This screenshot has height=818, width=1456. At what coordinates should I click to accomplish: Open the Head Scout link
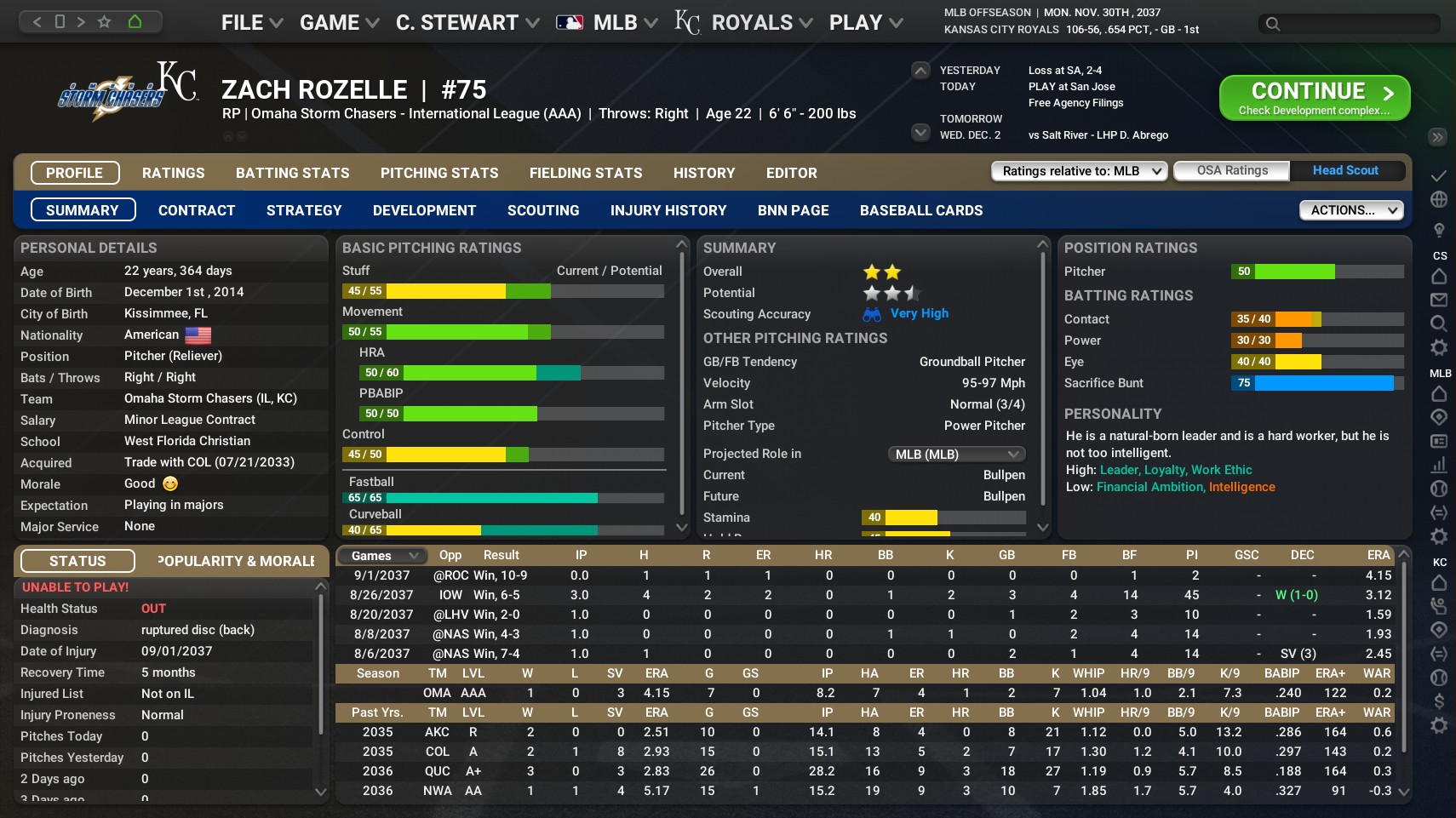pyautogui.click(x=1345, y=170)
